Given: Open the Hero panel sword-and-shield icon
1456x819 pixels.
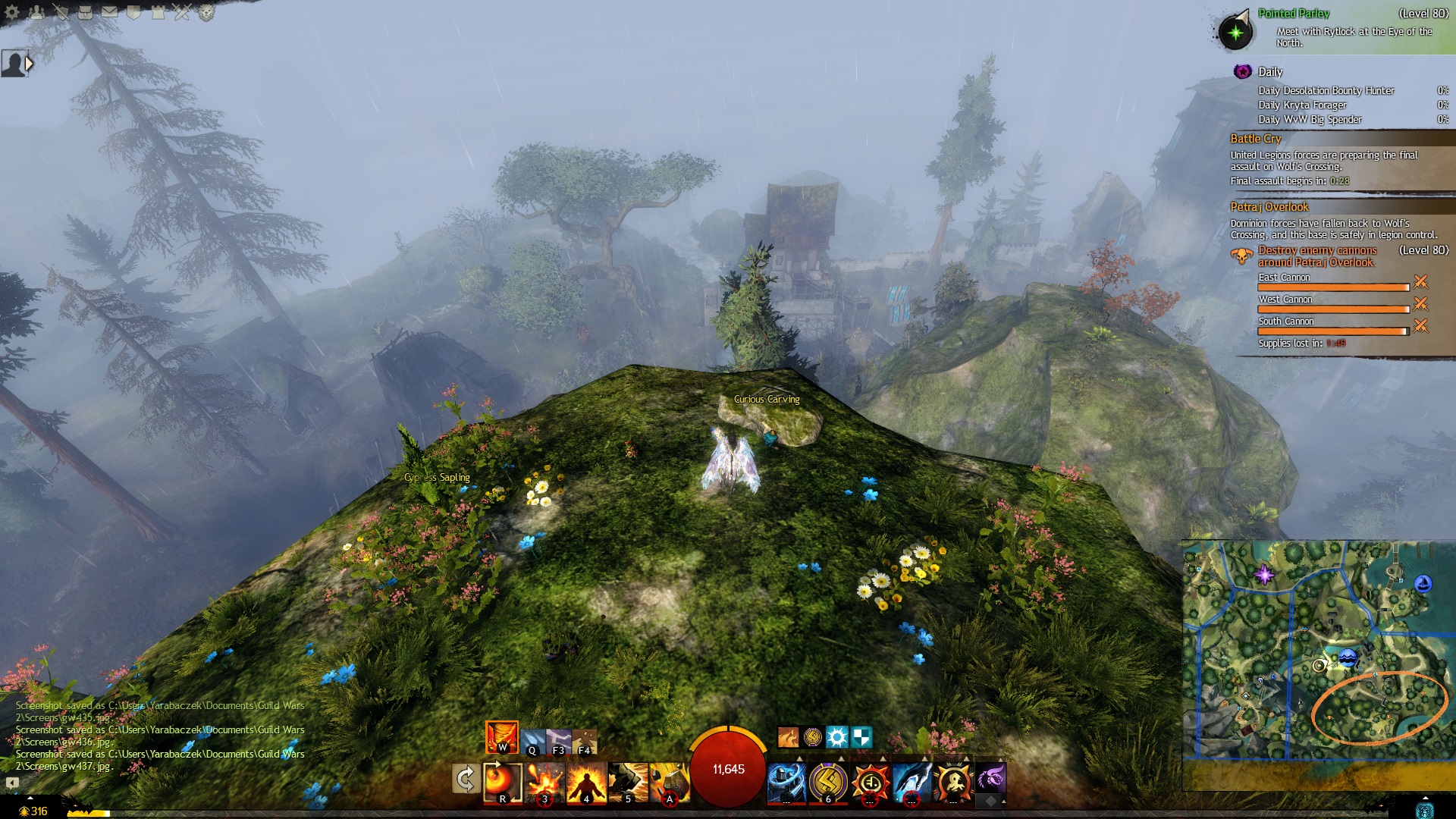Looking at the screenshot, I should [61, 12].
